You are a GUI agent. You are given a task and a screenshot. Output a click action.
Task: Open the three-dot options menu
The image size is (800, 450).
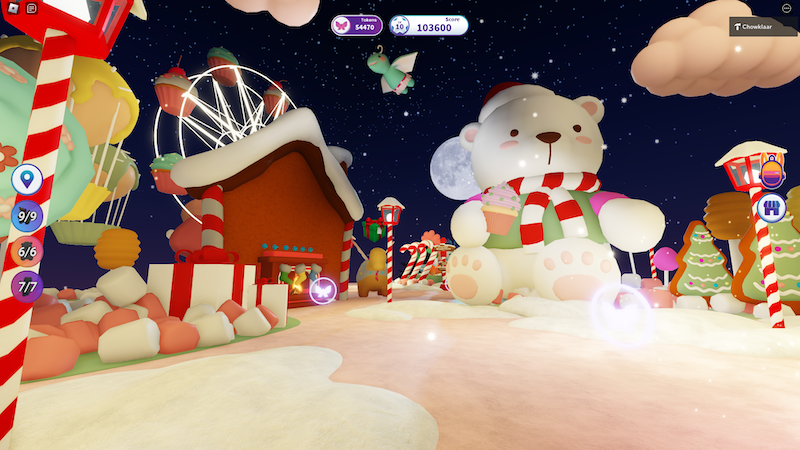(786, 8)
